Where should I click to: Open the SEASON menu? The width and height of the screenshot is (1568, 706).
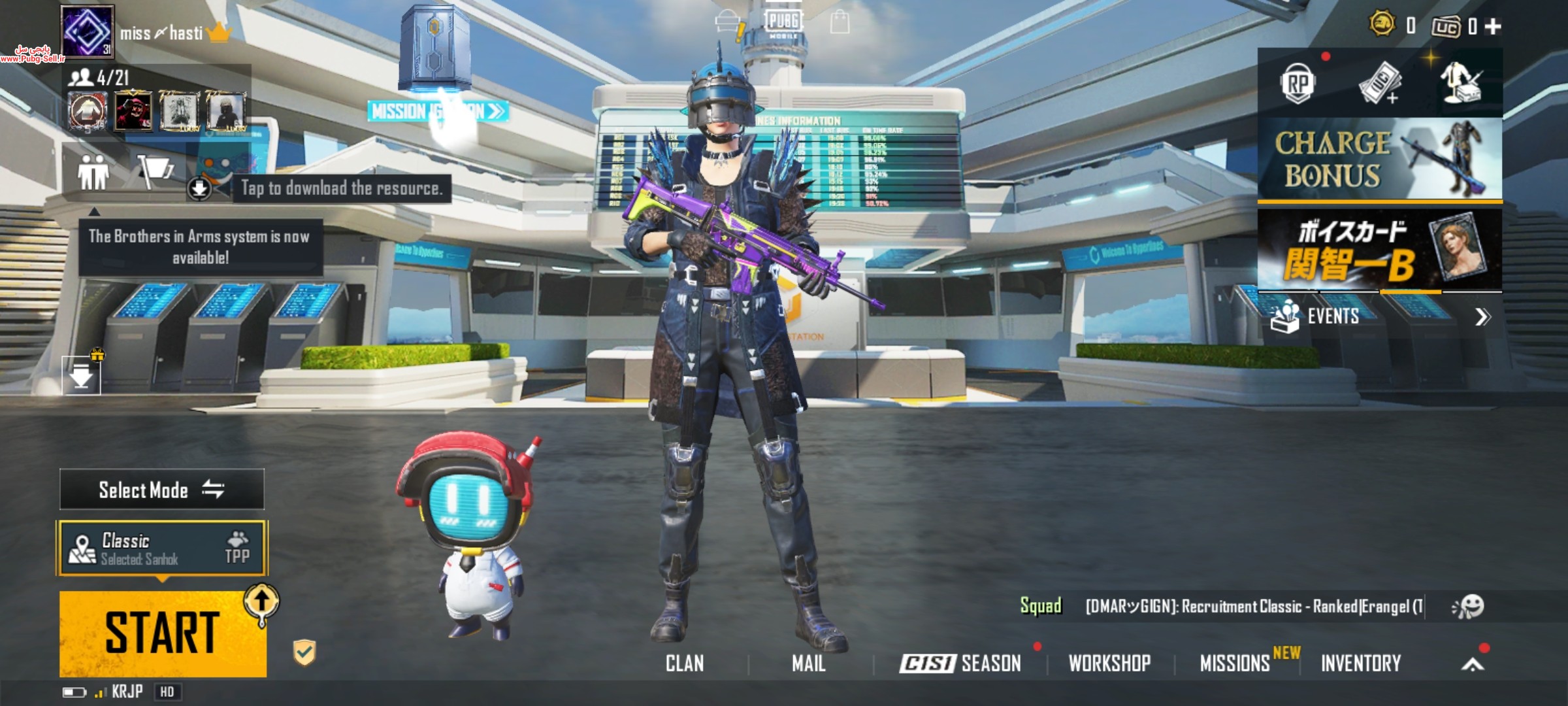[960, 664]
